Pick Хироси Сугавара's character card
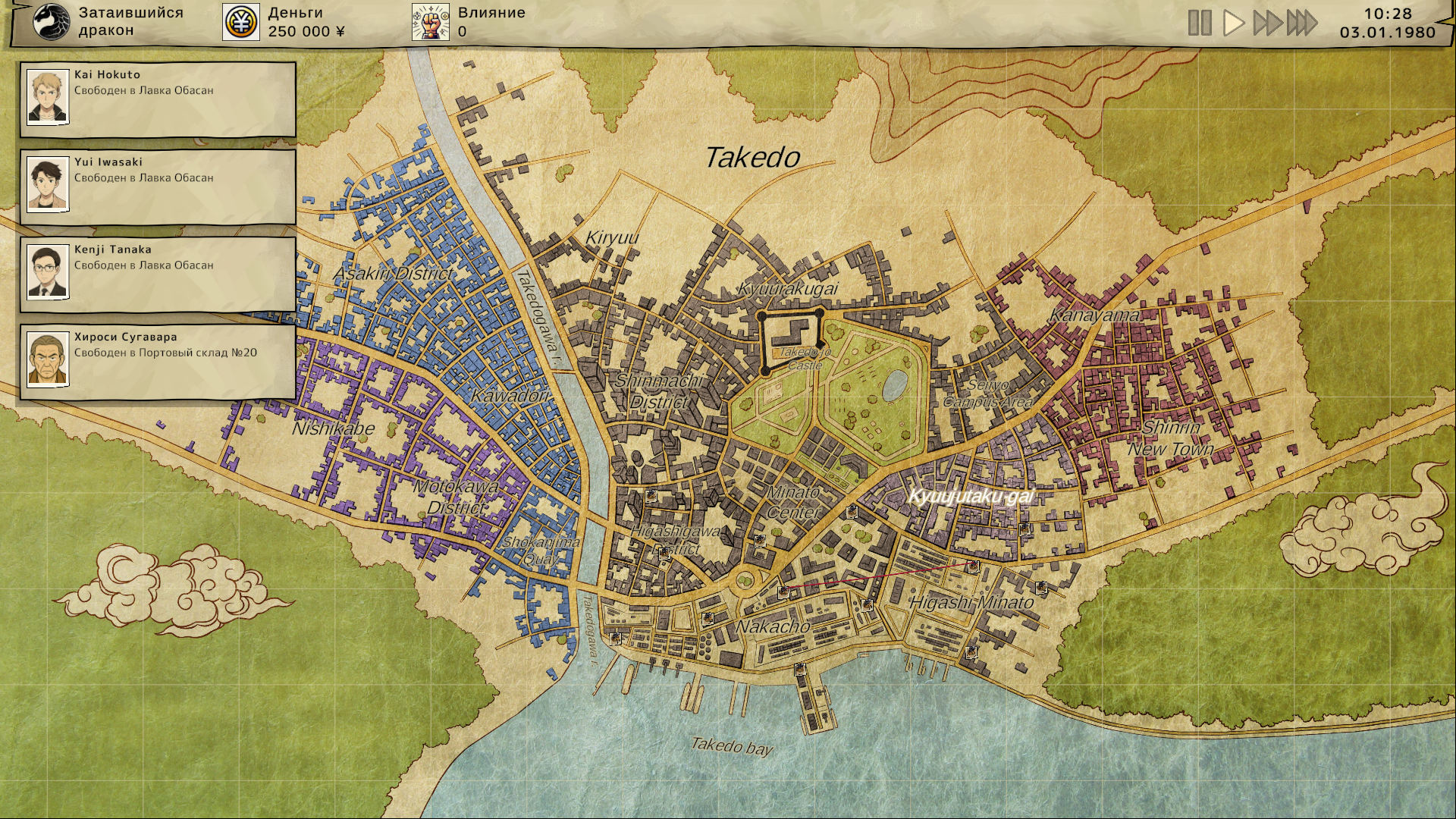 [158, 361]
